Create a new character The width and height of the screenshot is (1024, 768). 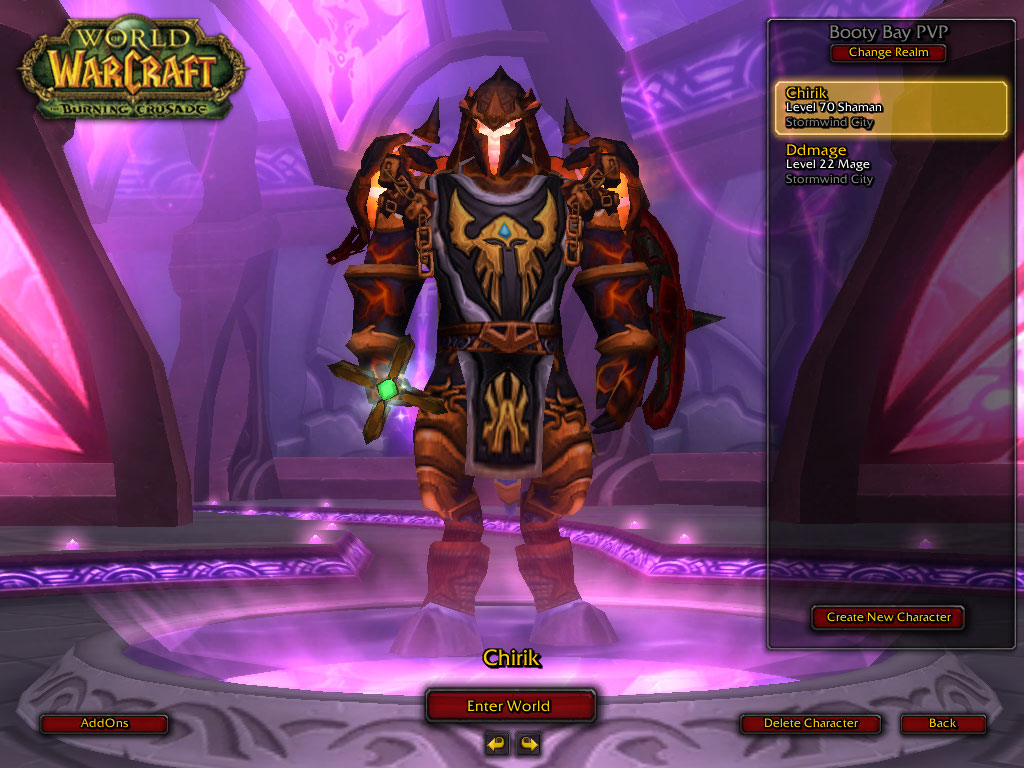point(888,618)
